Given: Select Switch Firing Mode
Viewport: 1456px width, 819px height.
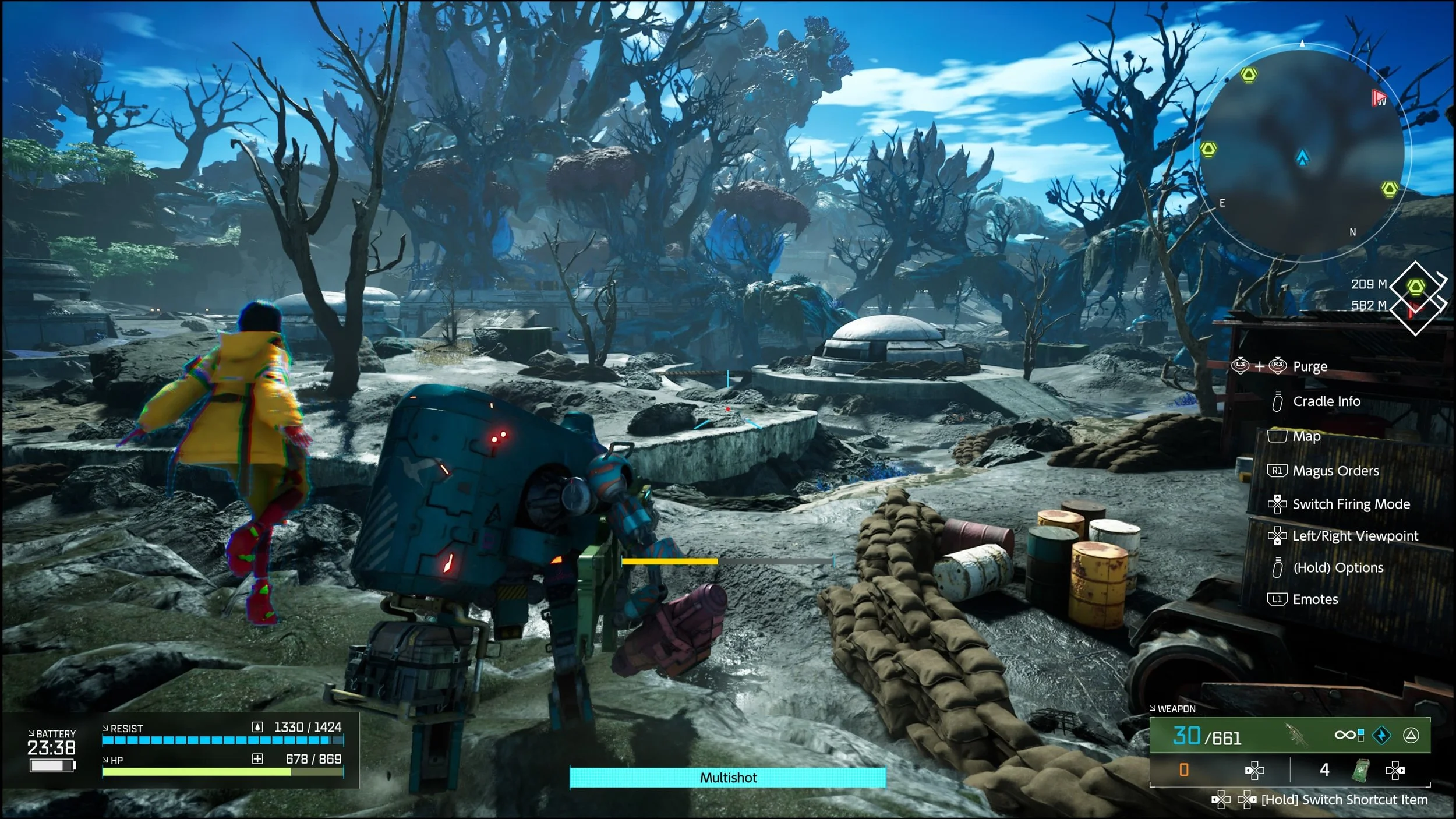Looking at the screenshot, I should (x=1351, y=504).
